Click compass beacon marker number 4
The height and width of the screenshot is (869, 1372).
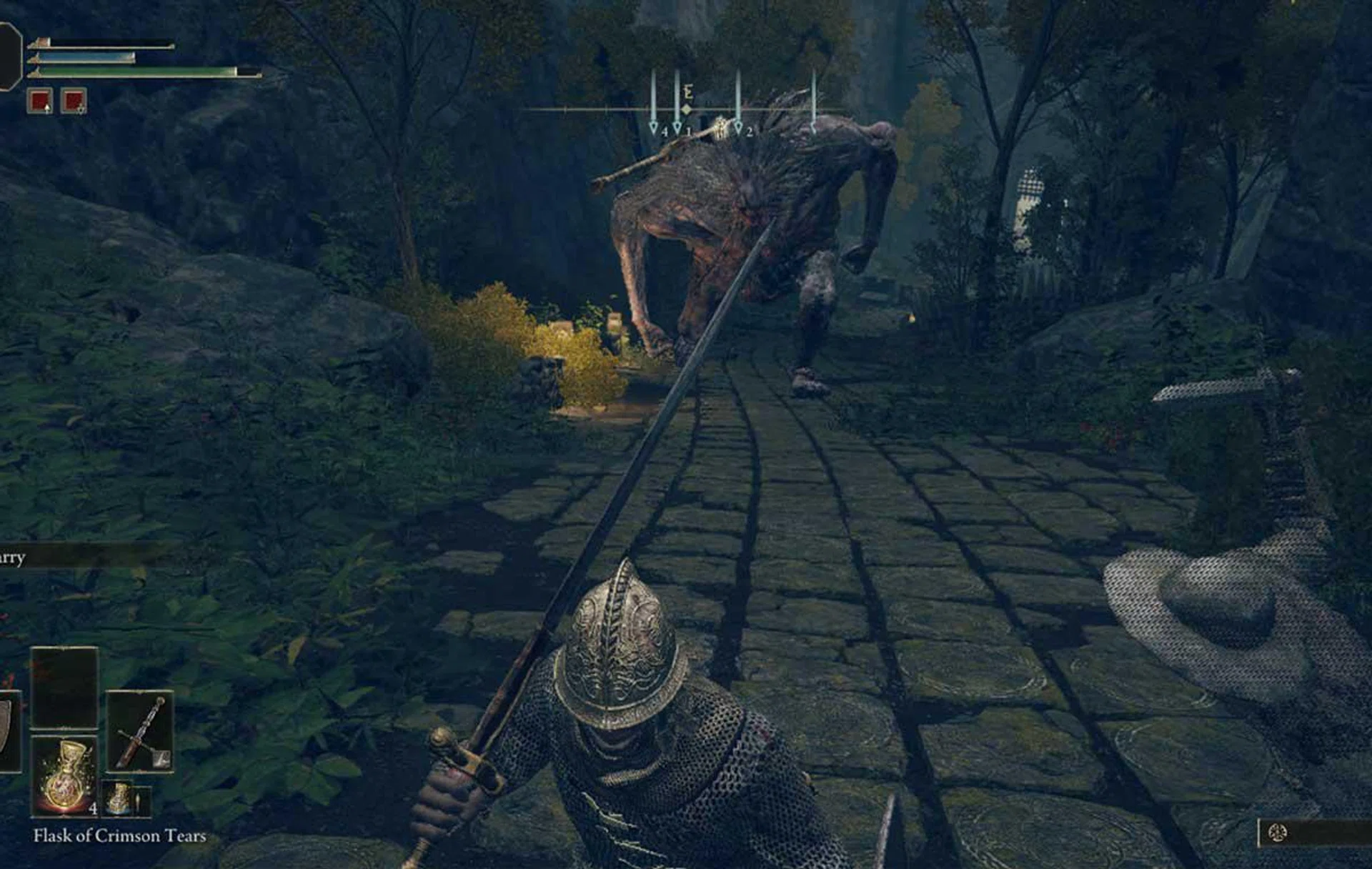653,127
